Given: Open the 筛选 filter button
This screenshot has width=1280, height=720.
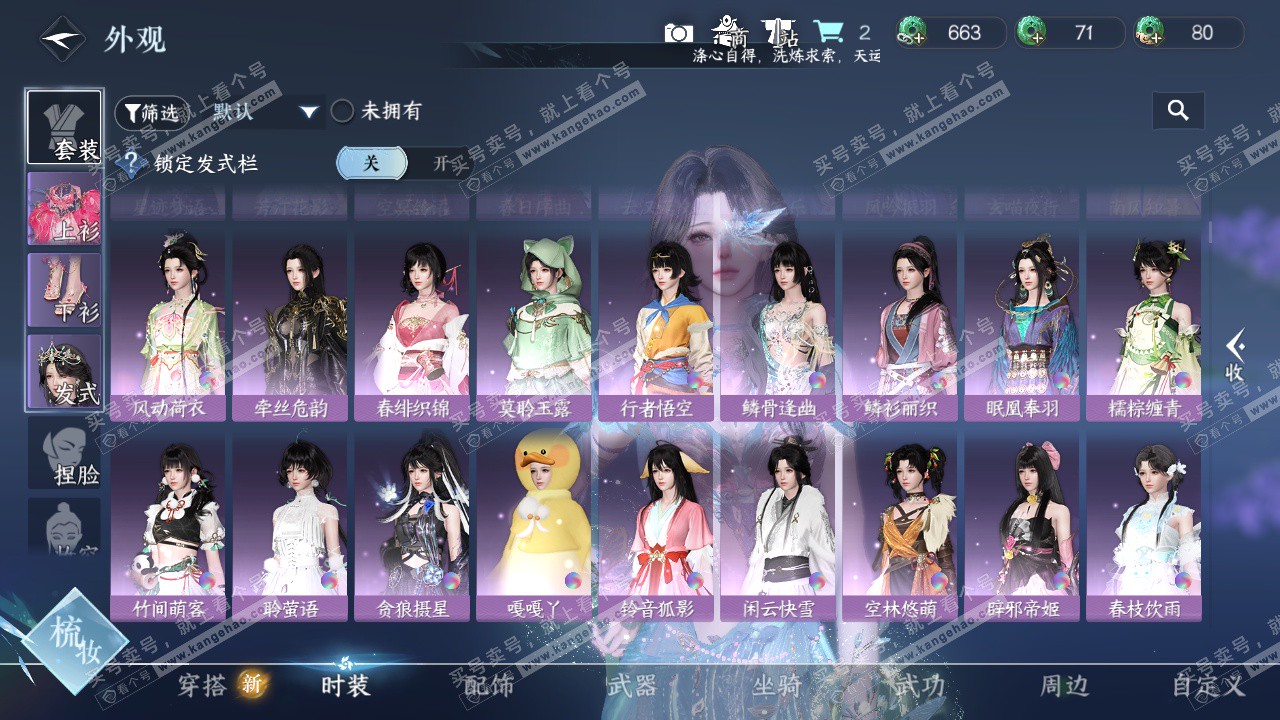Looking at the screenshot, I should [x=150, y=112].
